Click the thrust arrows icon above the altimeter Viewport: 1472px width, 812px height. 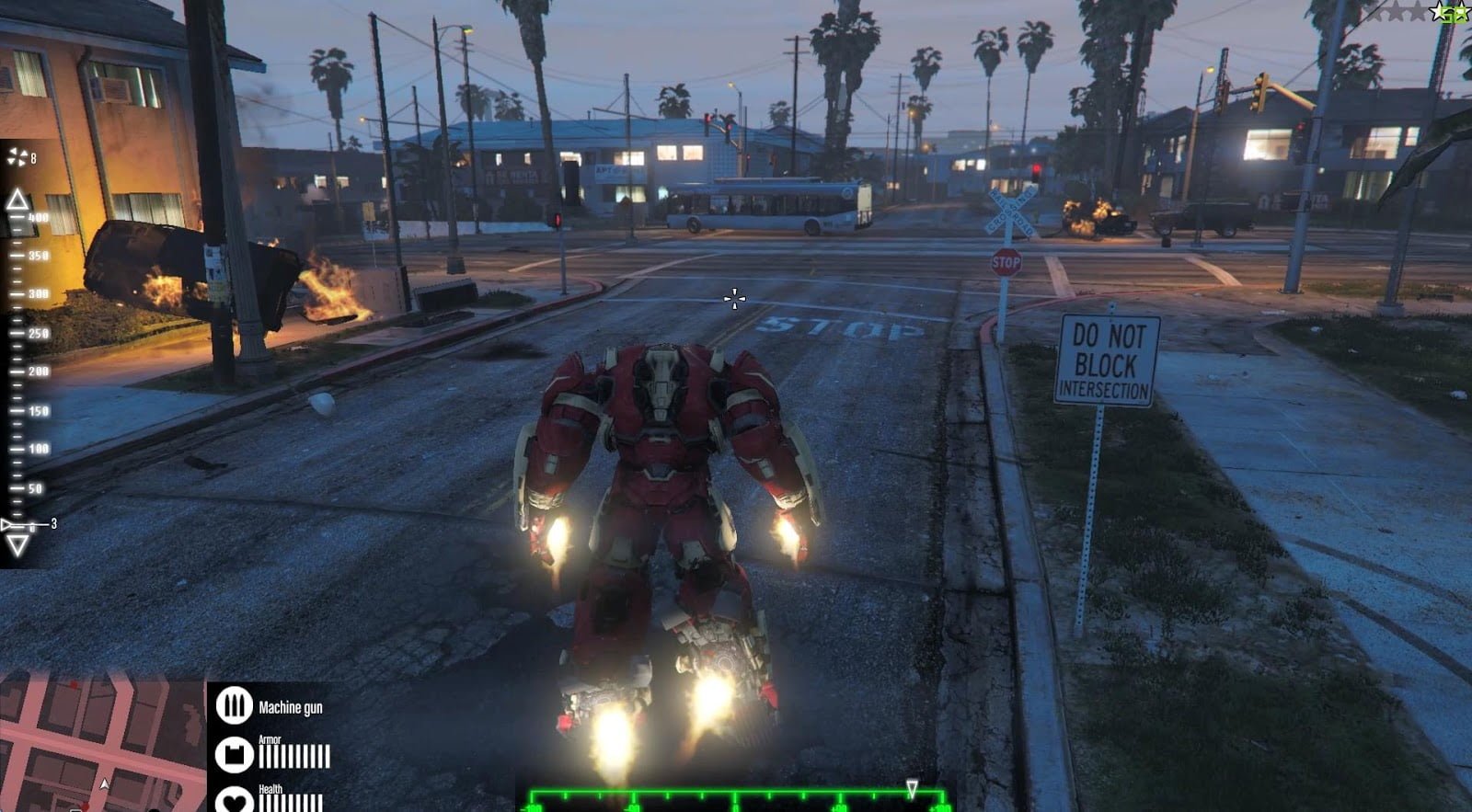pos(17,156)
